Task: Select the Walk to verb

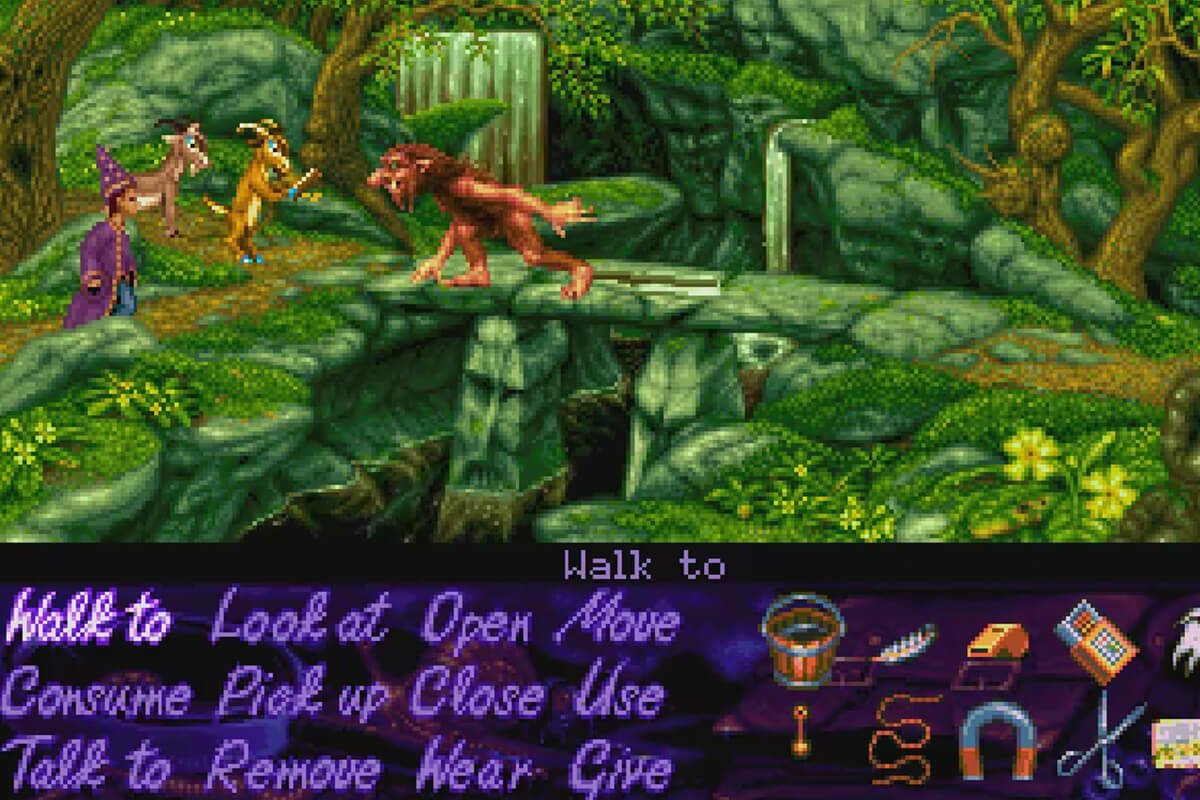Action: 88,624
